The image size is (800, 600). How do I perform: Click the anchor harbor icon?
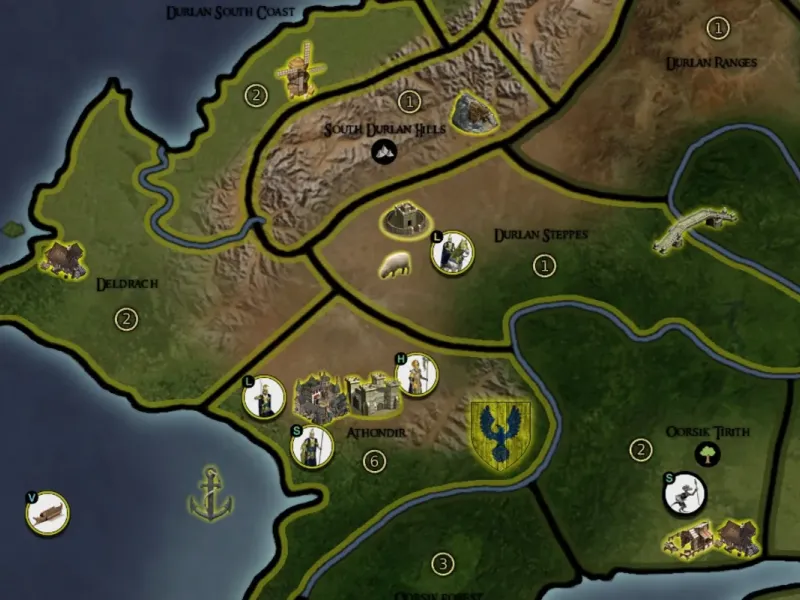point(210,493)
